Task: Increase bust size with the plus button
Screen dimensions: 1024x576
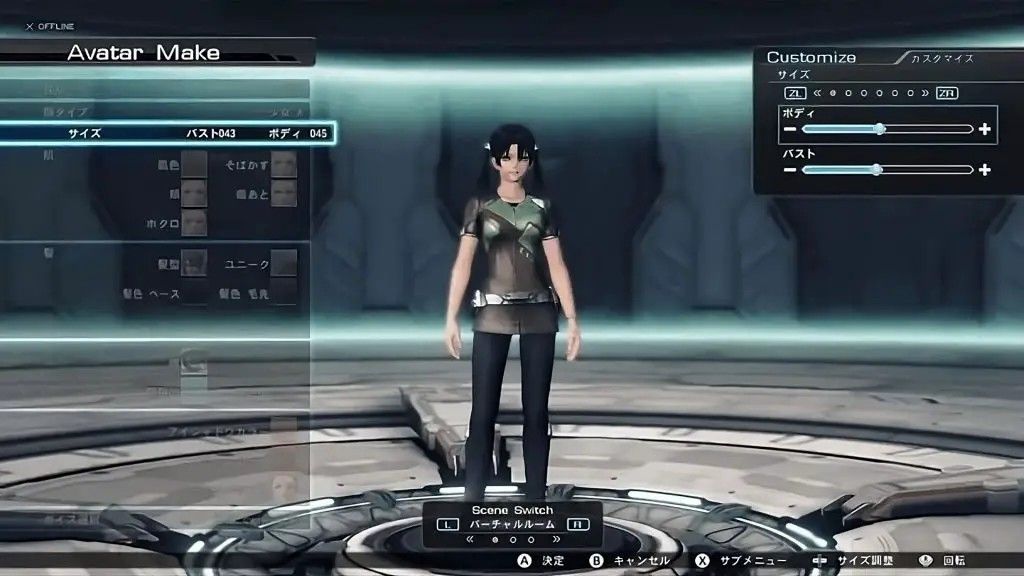Action: pos(985,170)
